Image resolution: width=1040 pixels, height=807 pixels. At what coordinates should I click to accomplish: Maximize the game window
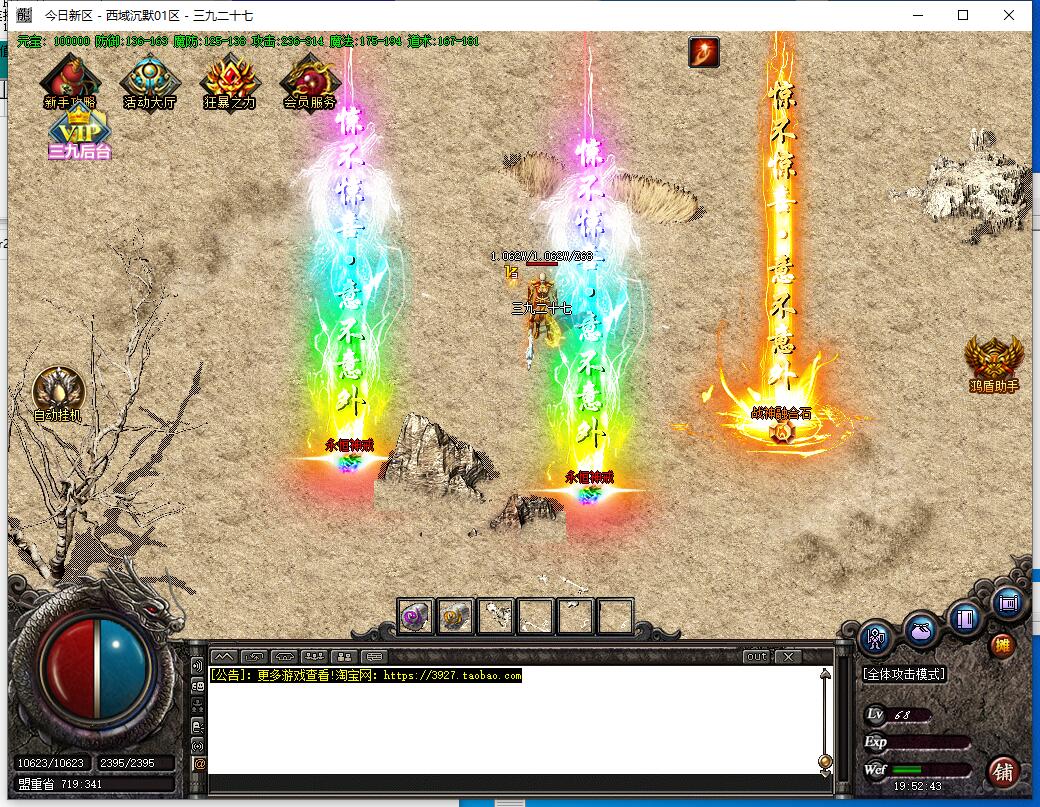point(963,15)
